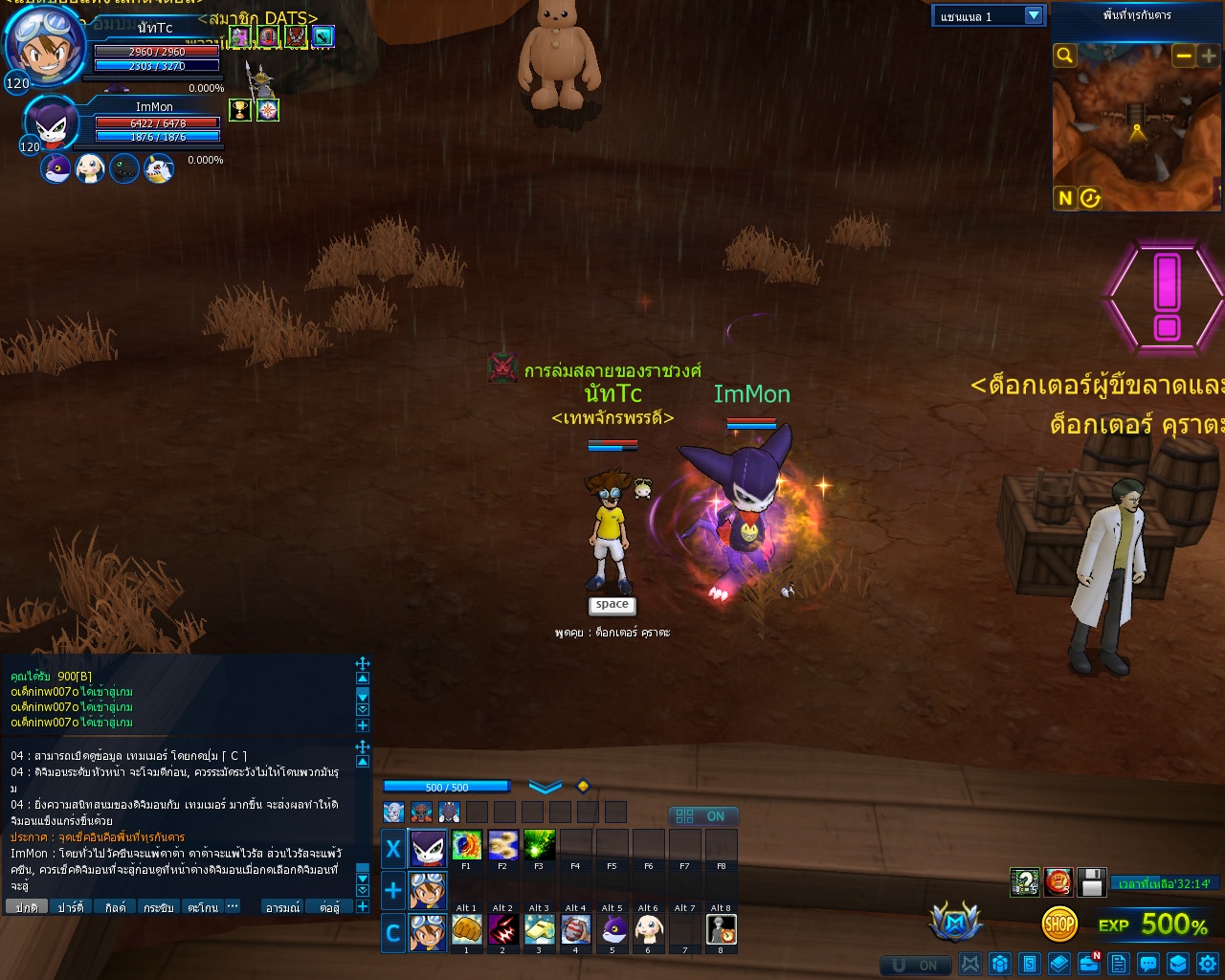The width and height of the screenshot is (1225, 980).
Task: Click the pink exclamation quest alert
Action: click(1167, 297)
